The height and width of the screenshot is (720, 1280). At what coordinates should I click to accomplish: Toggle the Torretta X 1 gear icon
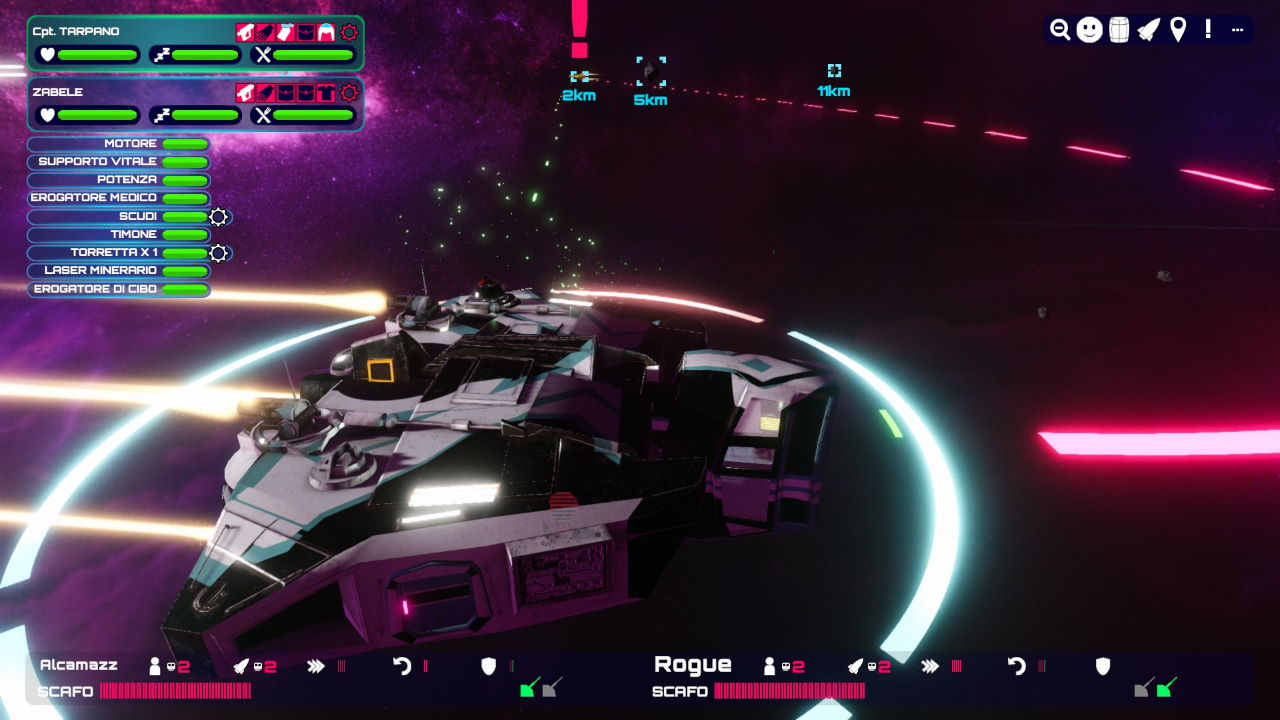[x=219, y=253]
